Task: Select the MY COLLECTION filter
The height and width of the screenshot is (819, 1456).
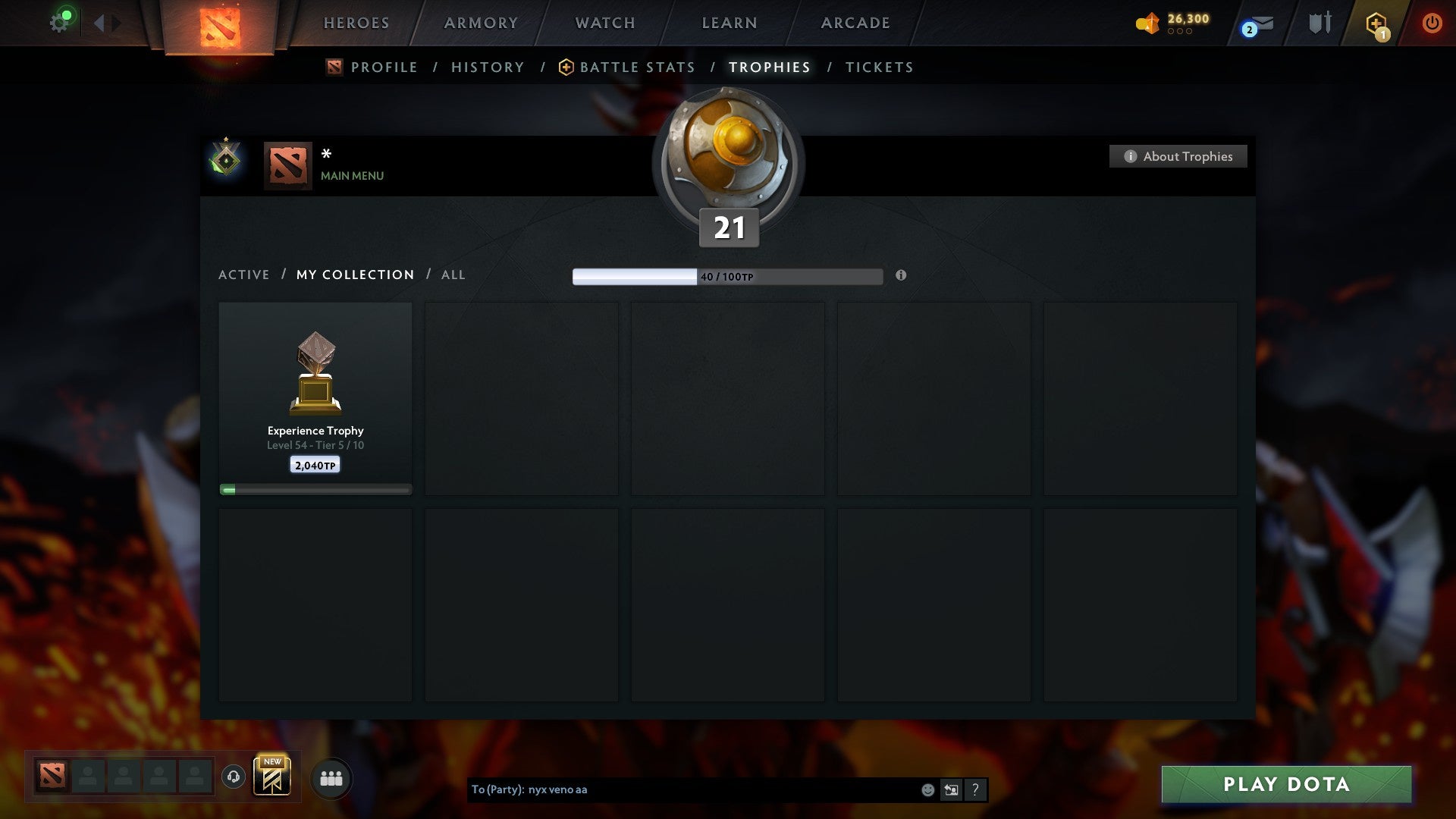Action: (354, 275)
